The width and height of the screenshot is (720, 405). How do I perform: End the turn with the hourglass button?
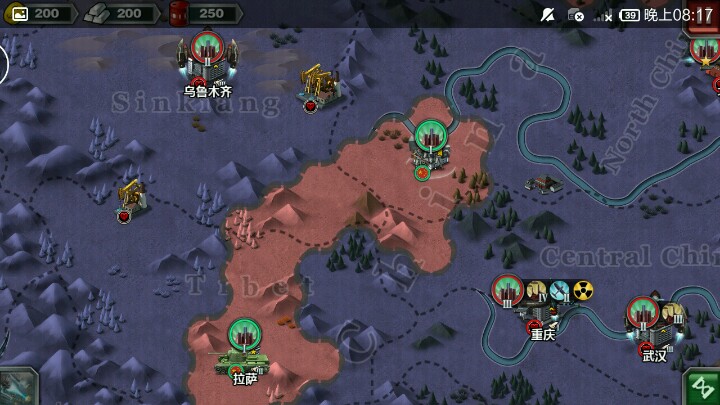coord(702,388)
